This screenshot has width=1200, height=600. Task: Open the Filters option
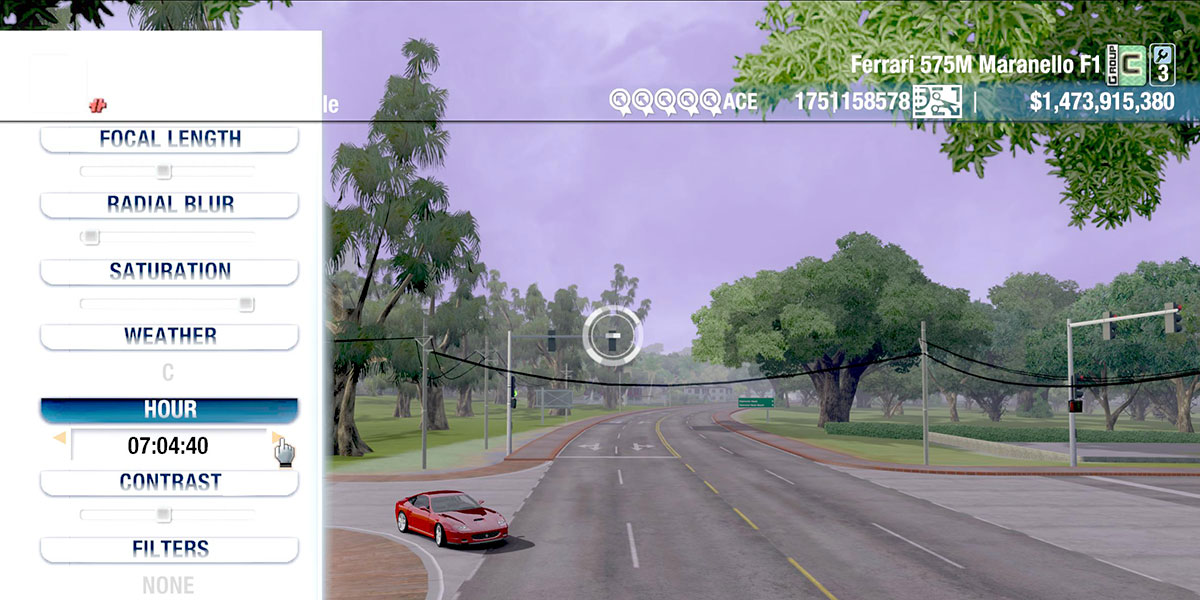coord(169,549)
